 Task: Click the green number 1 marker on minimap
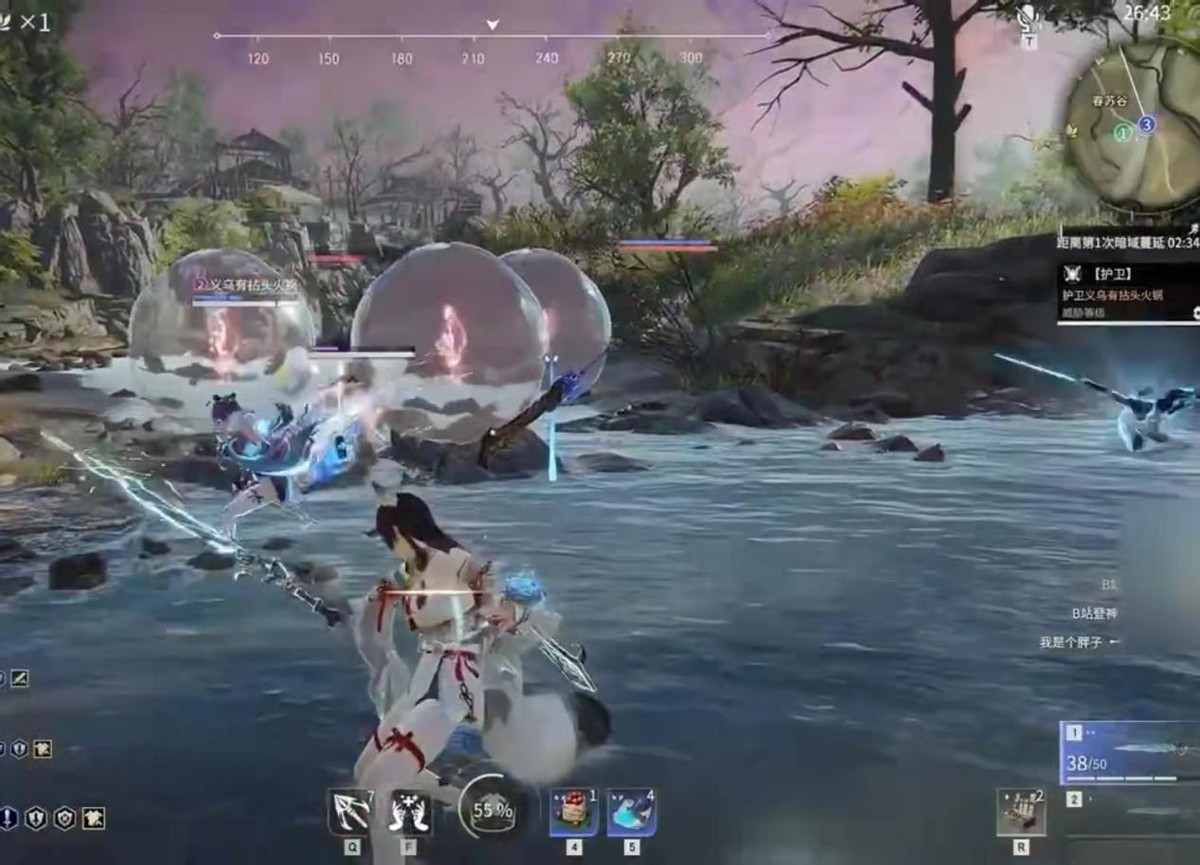1123,132
